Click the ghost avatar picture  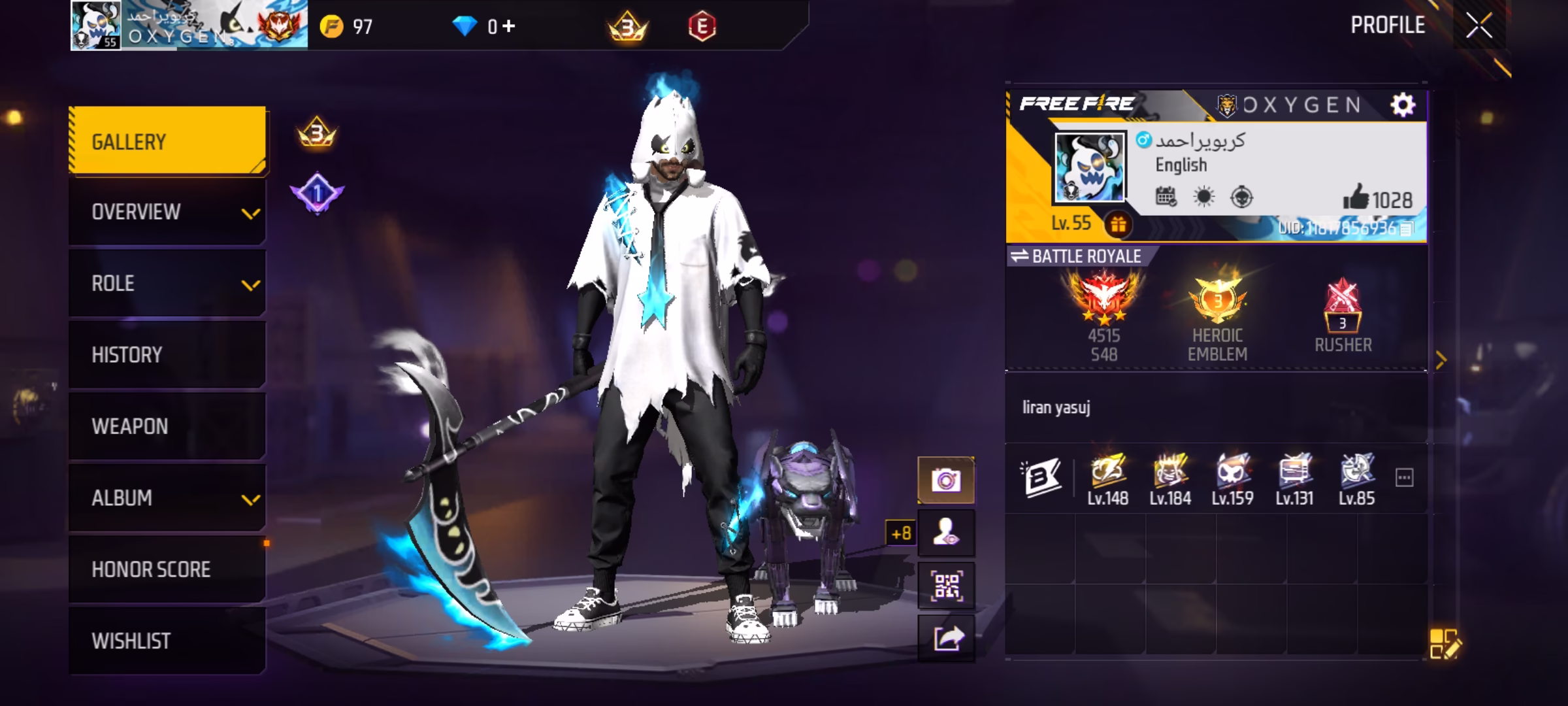1090,167
